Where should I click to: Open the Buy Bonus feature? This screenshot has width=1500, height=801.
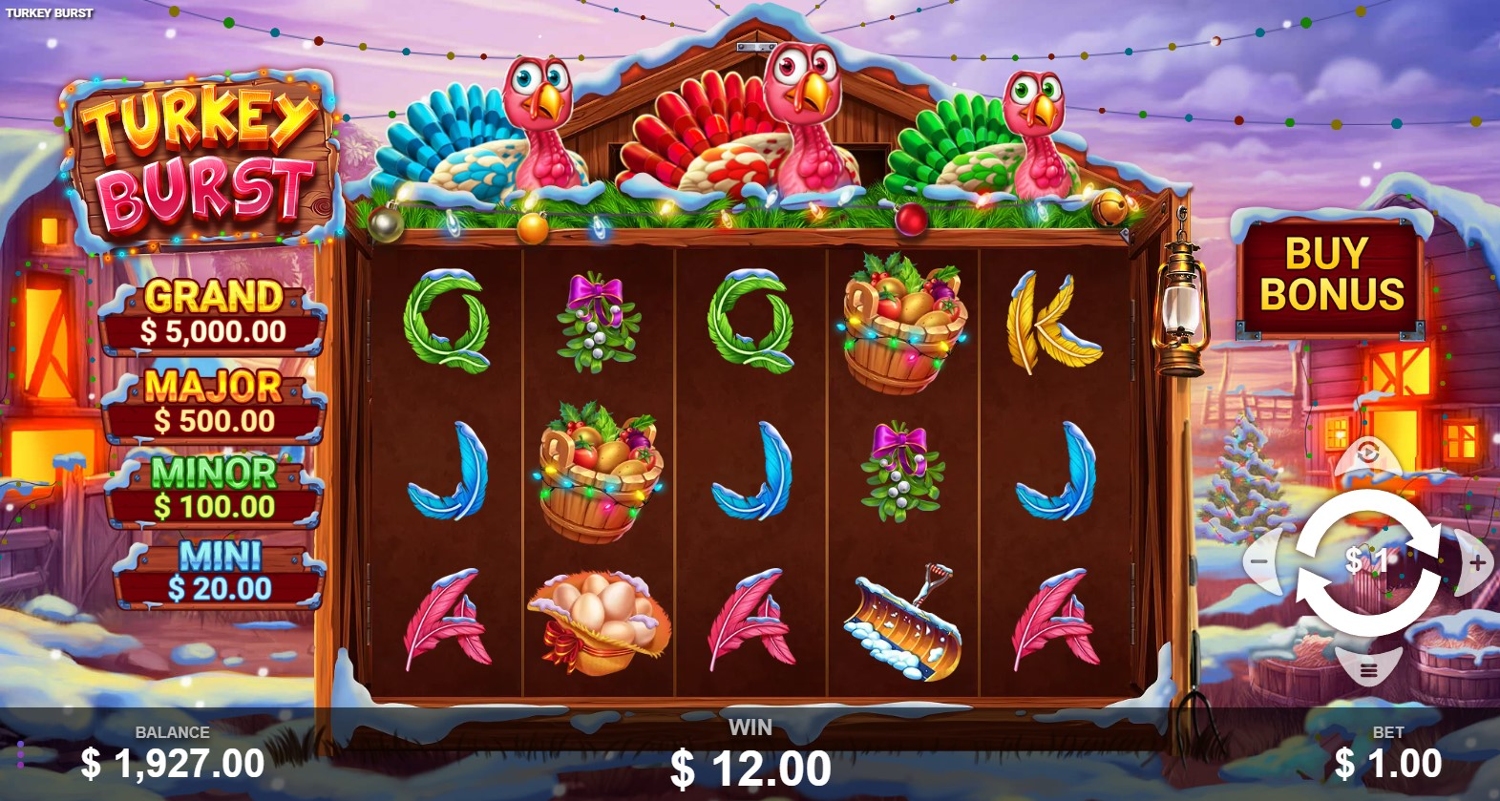(1331, 275)
